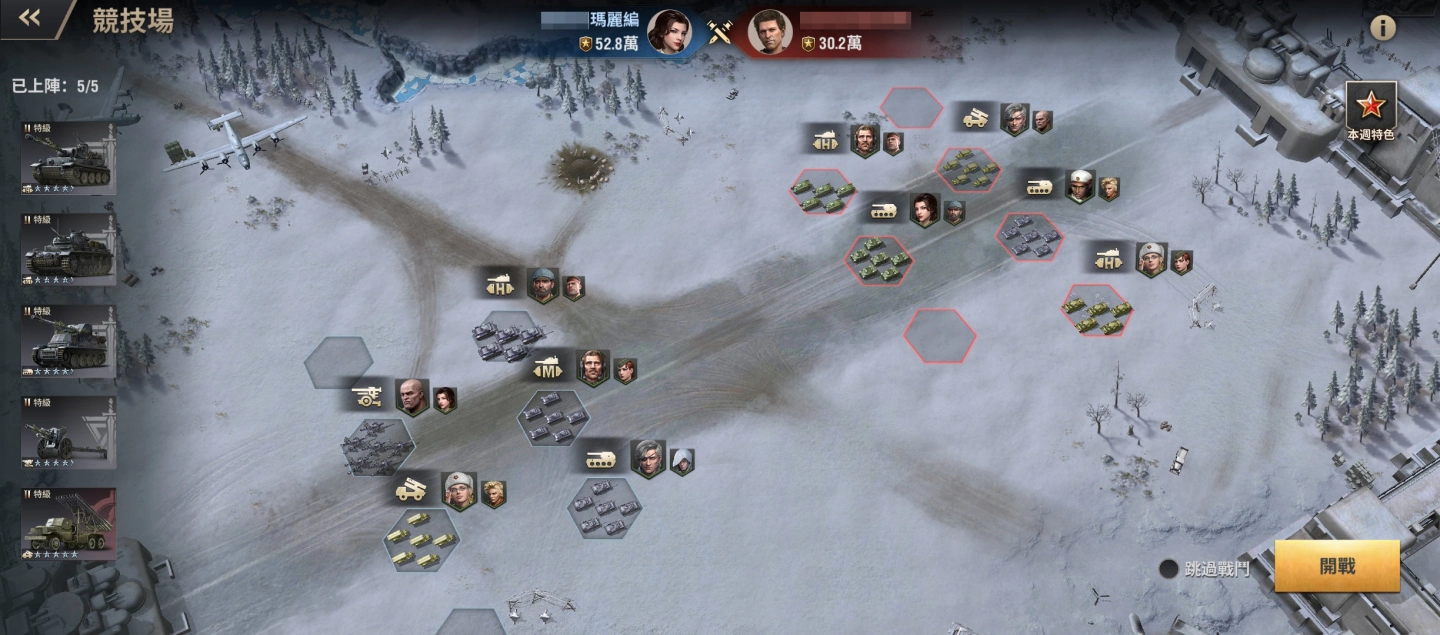Viewport: 1440px width, 635px height.
Task: View your female commander avatar portrait
Action: pos(669,32)
